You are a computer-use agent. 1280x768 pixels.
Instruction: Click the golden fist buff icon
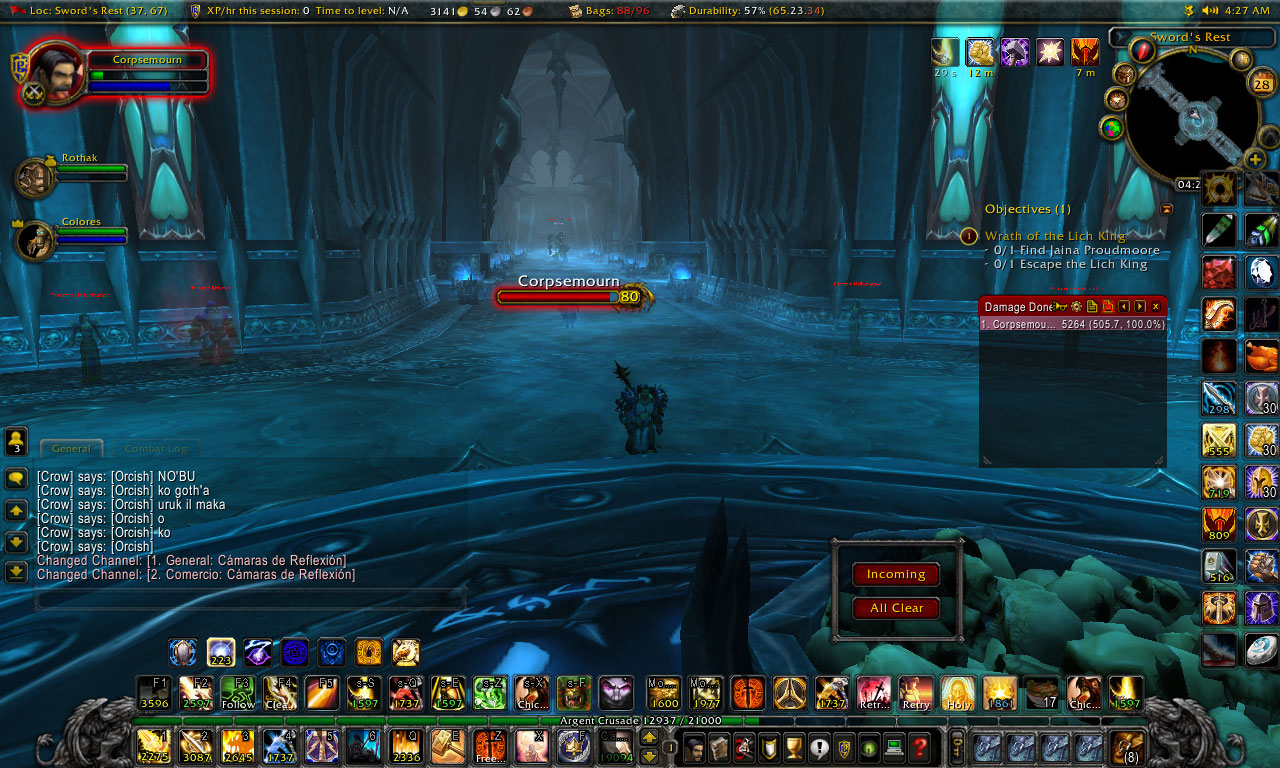(980, 52)
